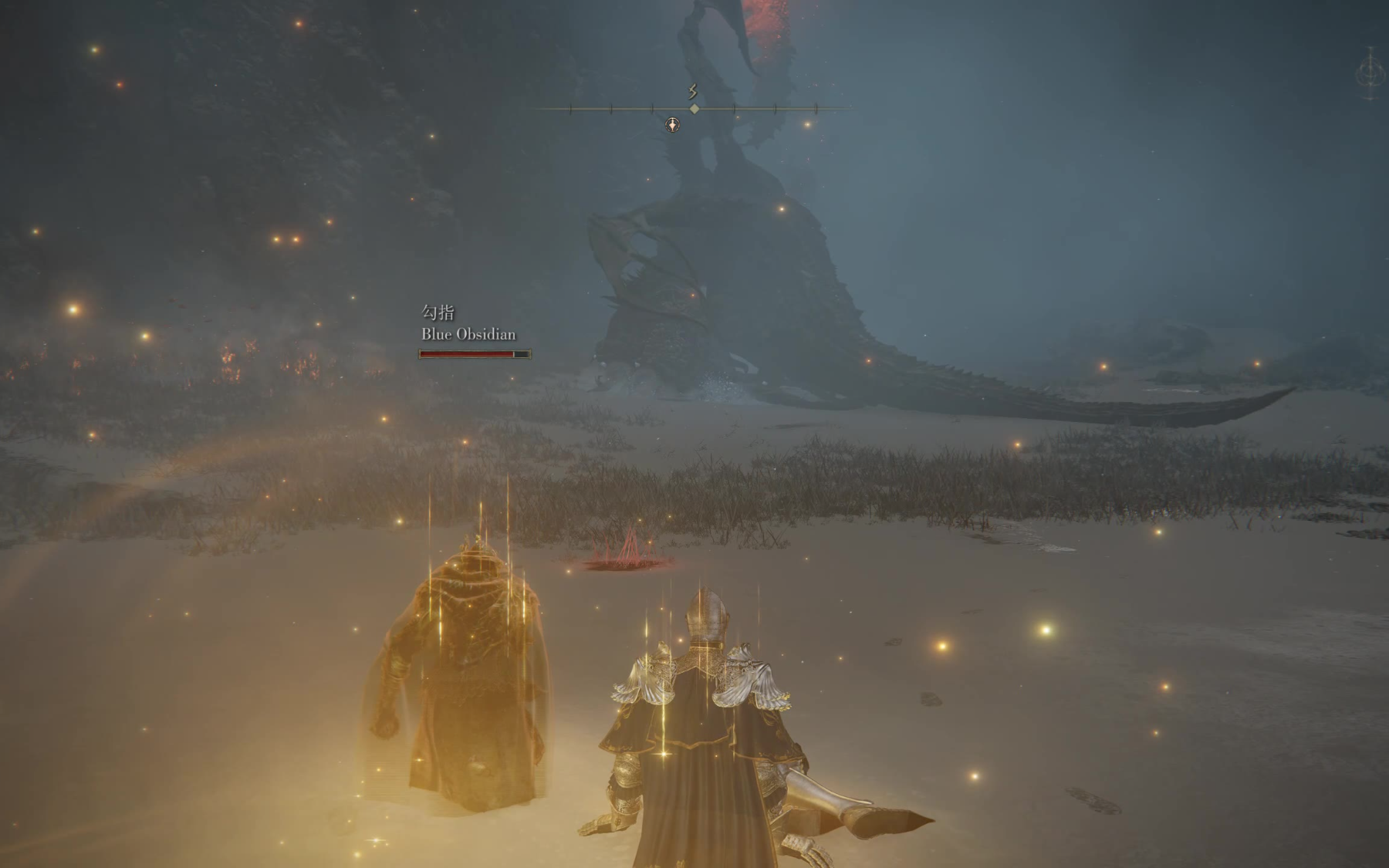Select the Blue Obsidian ally nameplate
Image resolution: width=1389 pixels, height=868 pixels.
coord(468,334)
